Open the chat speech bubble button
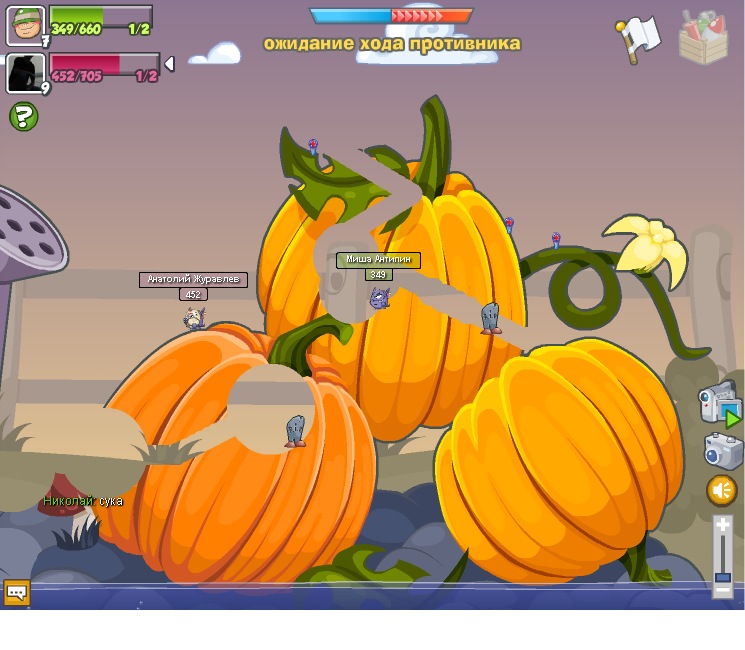Image resolution: width=745 pixels, height=650 pixels. point(17,592)
